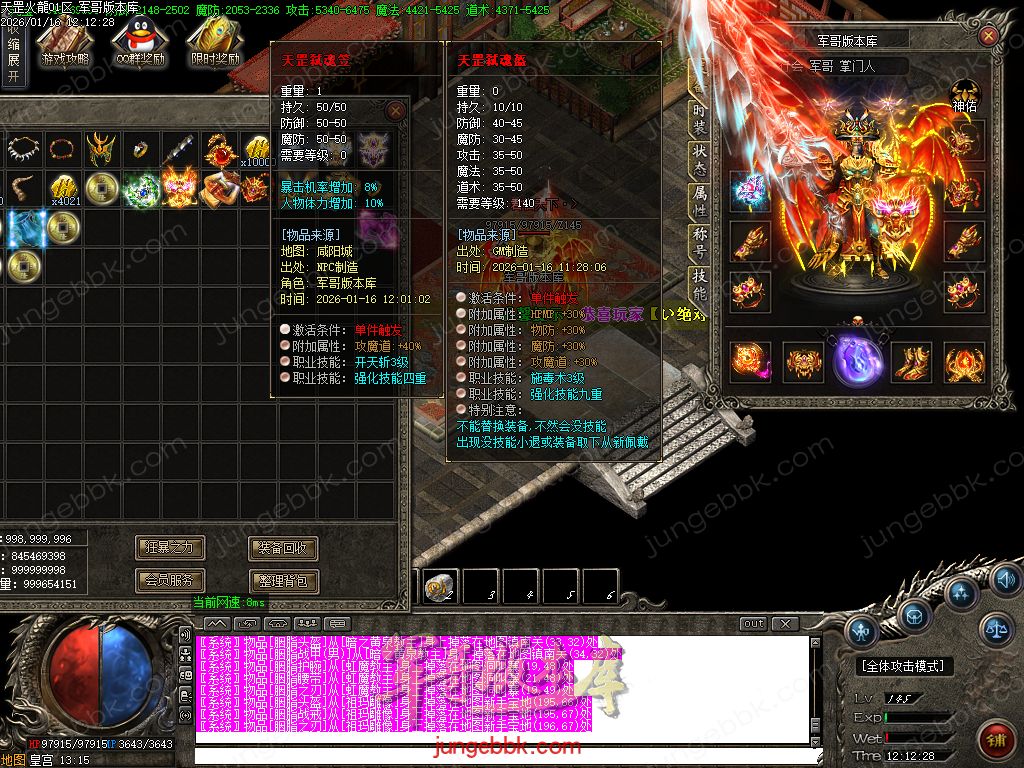
Task: Close the inventory bag window
Action: [x=396, y=111]
